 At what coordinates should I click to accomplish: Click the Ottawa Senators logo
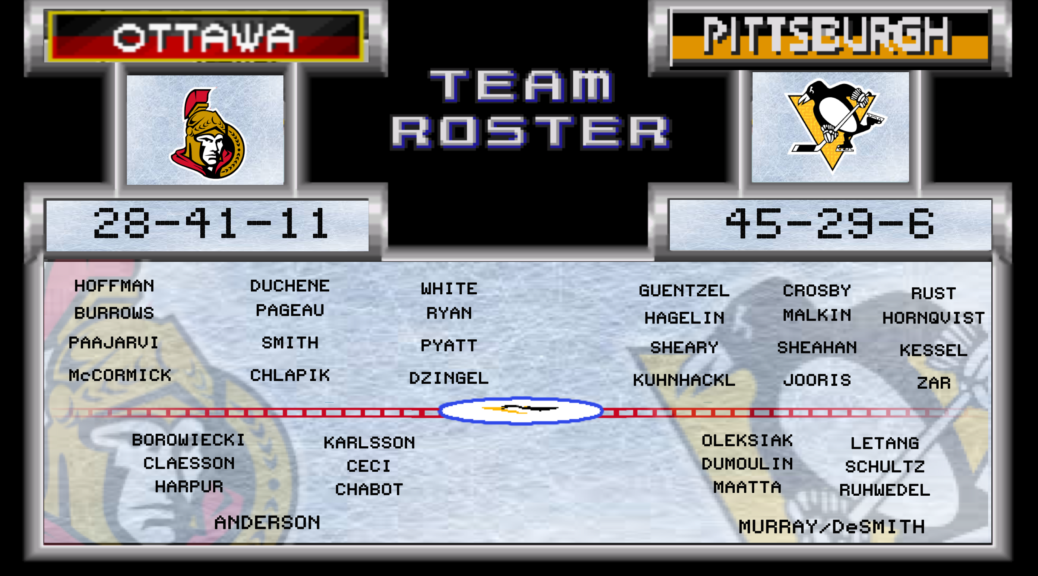tap(206, 132)
